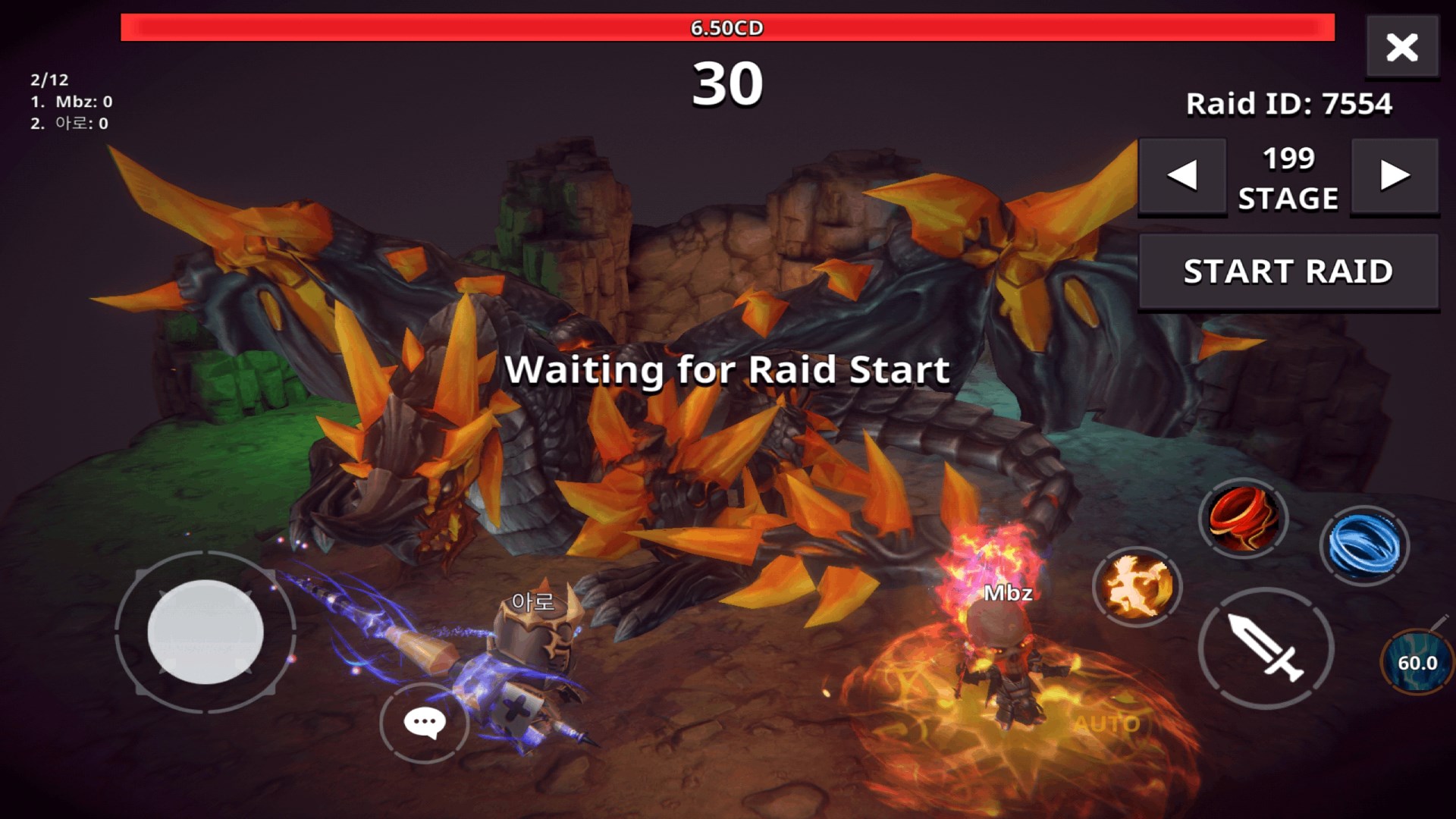
Task: Tap the 6.50CD boss health bar
Action: [728, 27]
